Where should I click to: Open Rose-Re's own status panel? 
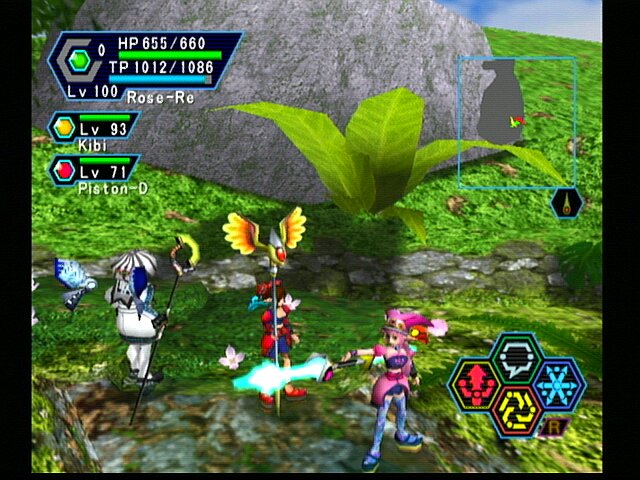pos(145,67)
